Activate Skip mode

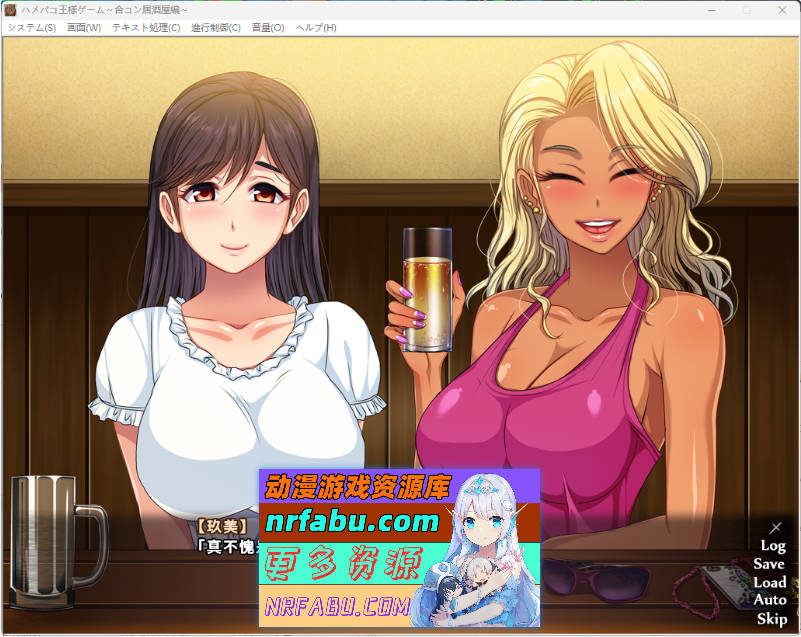tap(771, 618)
